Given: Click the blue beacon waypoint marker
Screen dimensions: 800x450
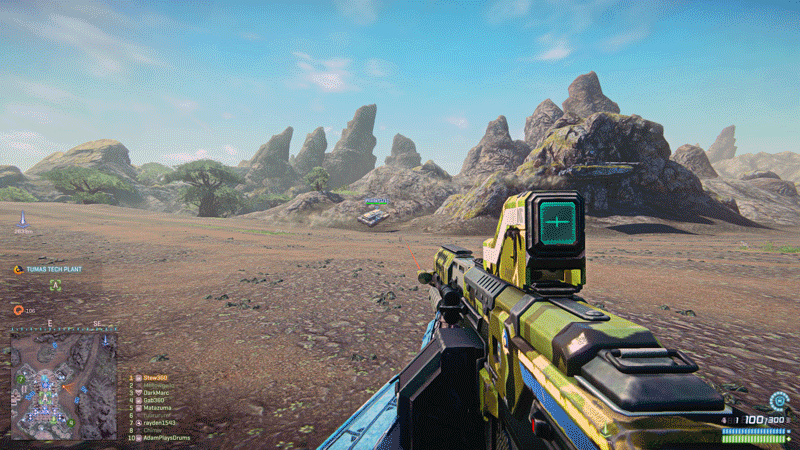Looking at the screenshot, I should (x=22, y=216).
